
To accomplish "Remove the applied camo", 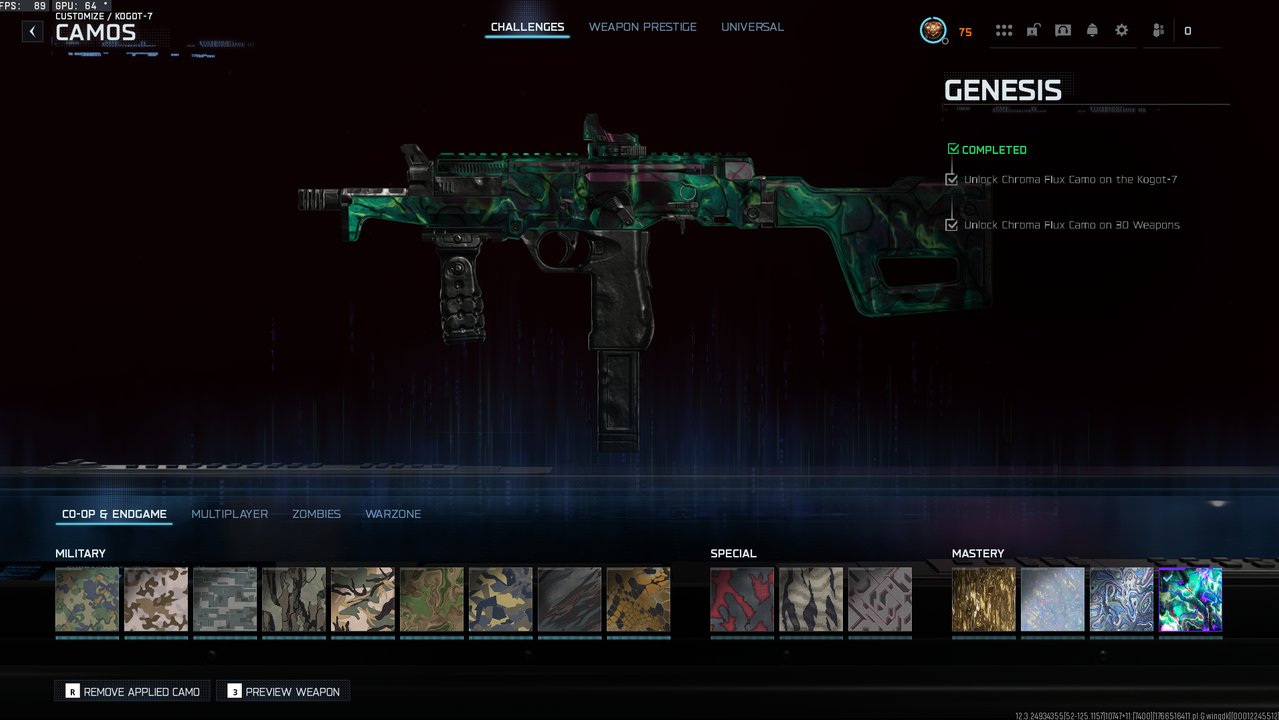I will [132, 691].
